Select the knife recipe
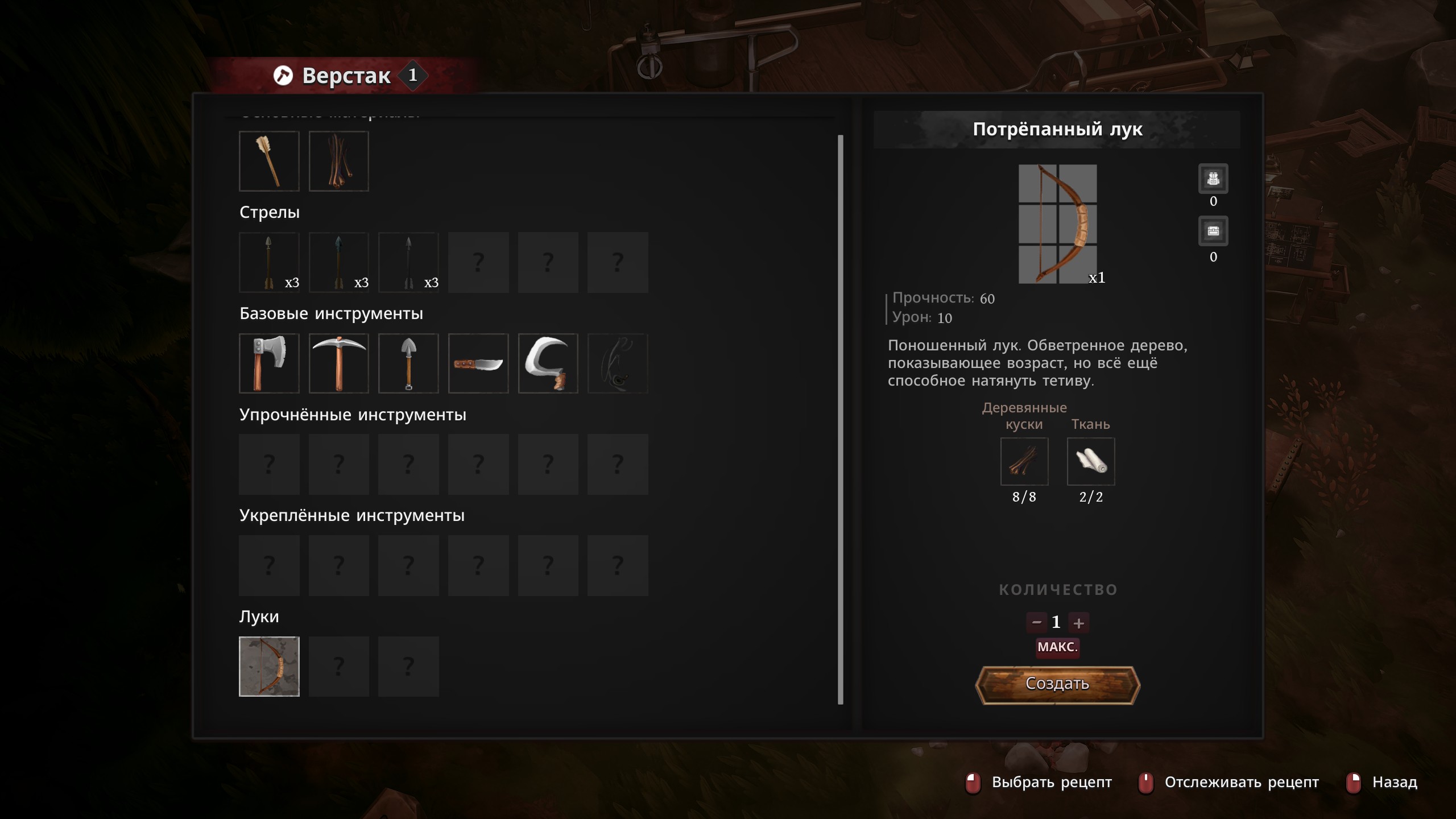The width and height of the screenshot is (1456, 819). (x=478, y=363)
